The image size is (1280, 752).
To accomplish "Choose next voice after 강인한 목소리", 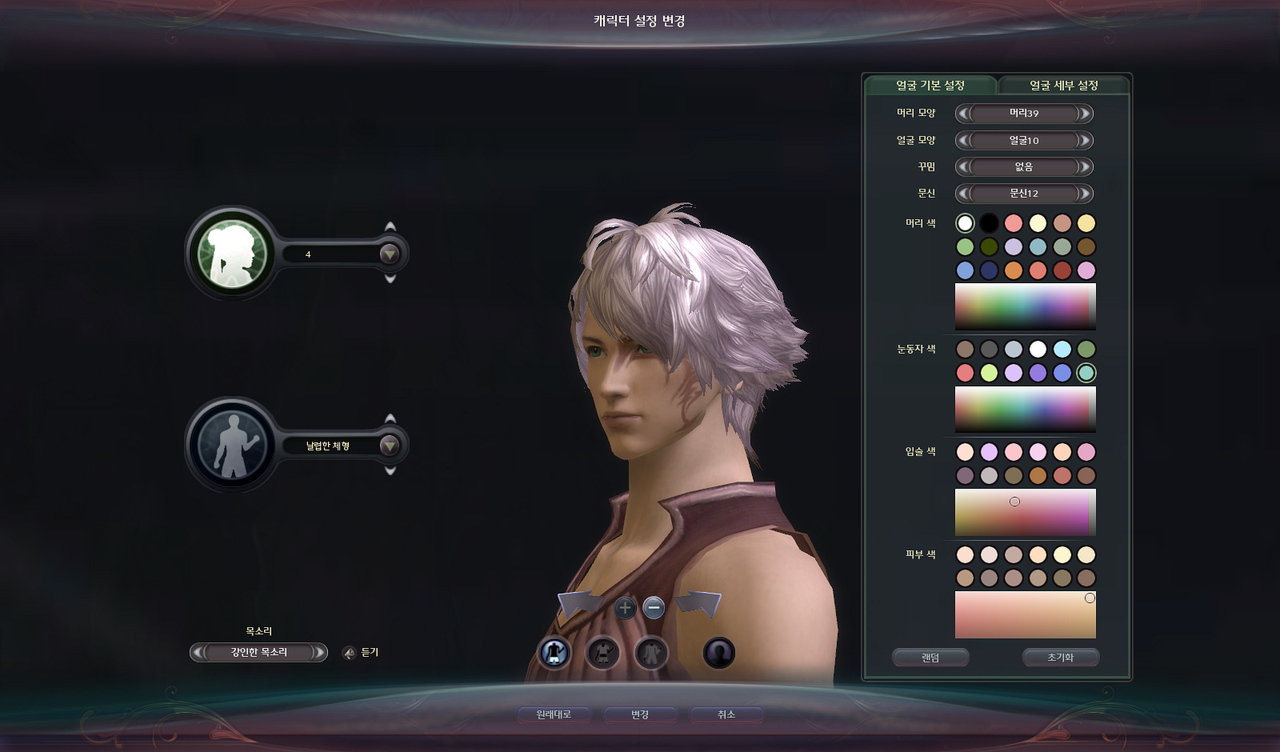I will [x=320, y=653].
